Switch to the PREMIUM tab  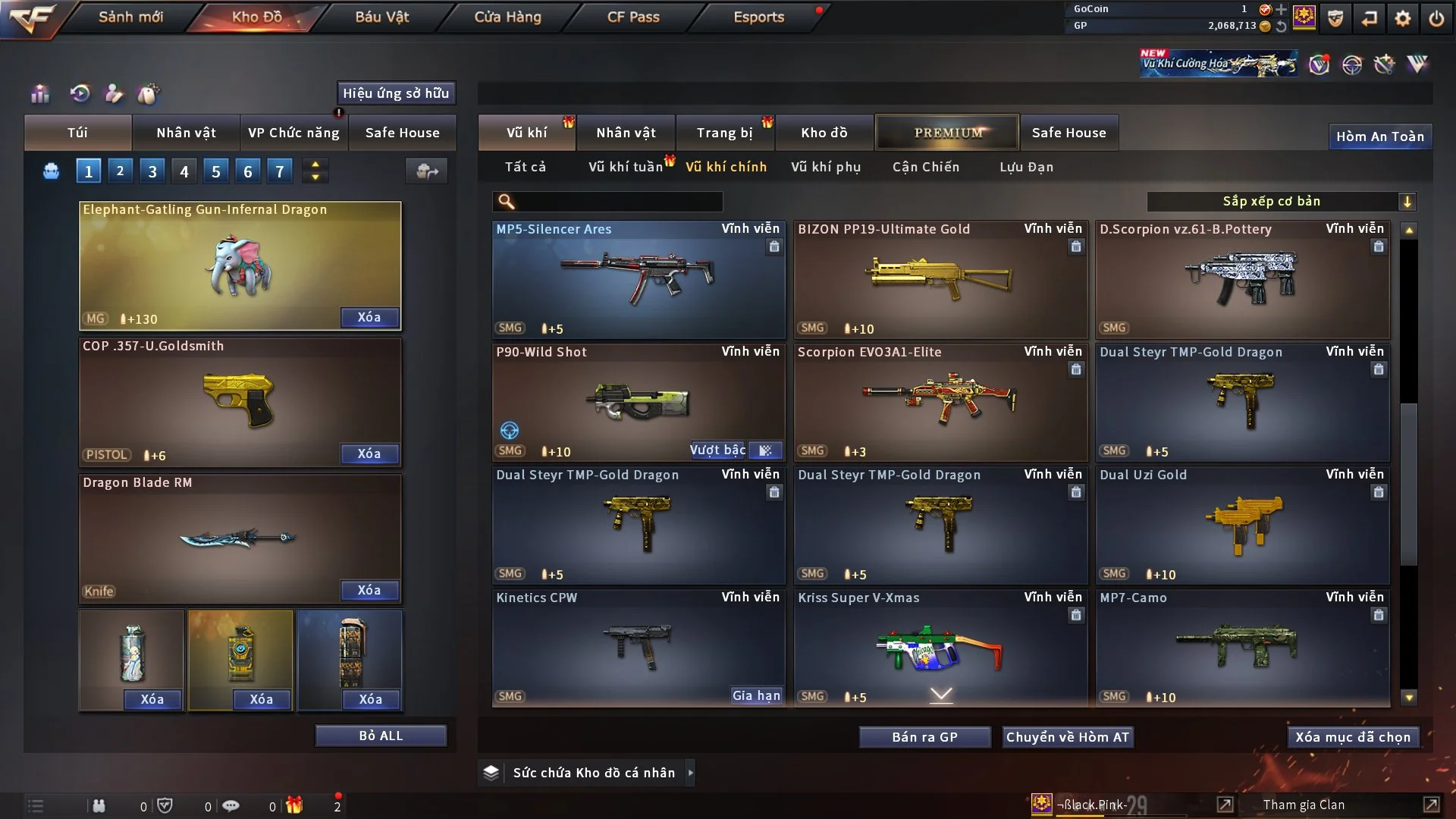947,133
